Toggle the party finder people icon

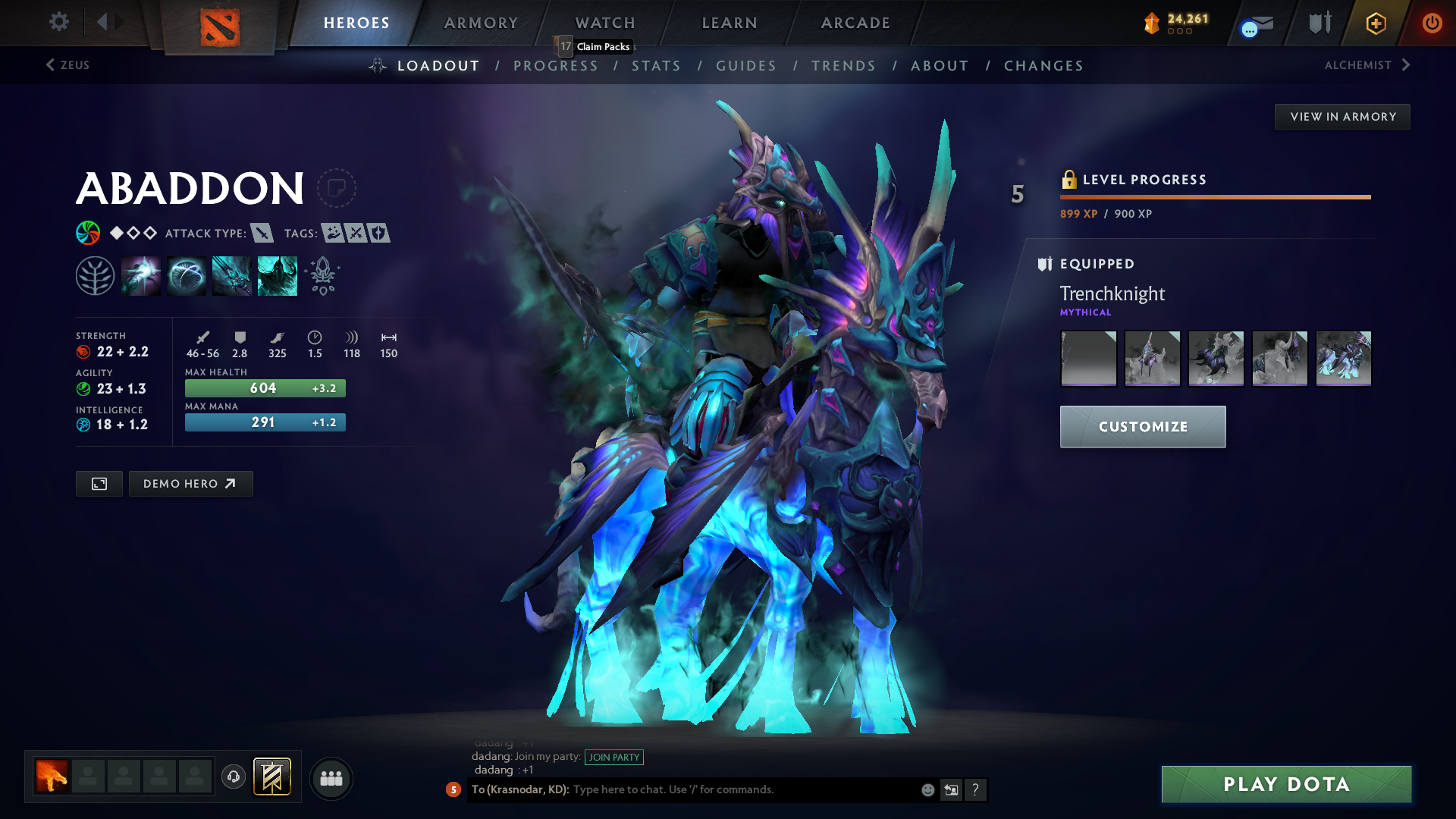[331, 777]
